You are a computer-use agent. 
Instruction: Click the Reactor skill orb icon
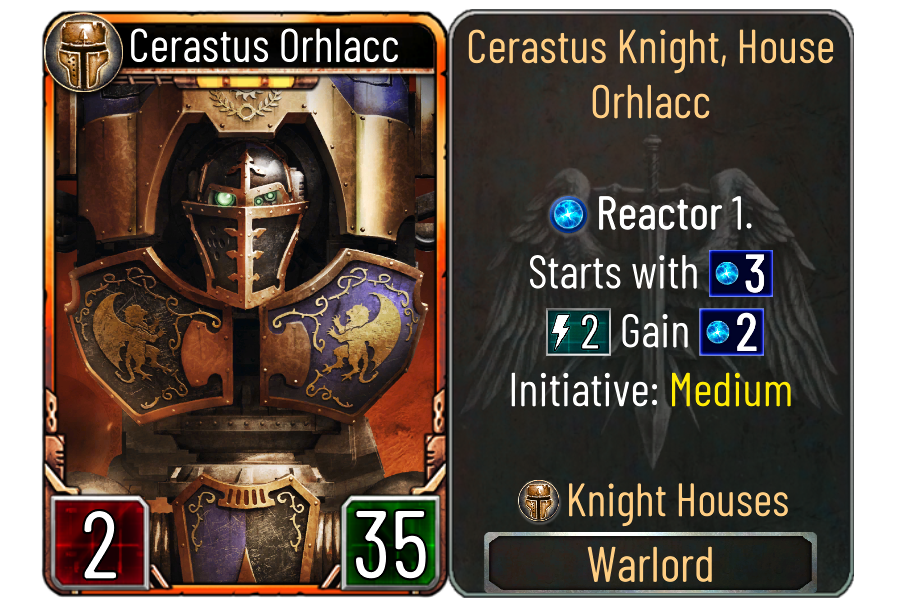click(569, 215)
